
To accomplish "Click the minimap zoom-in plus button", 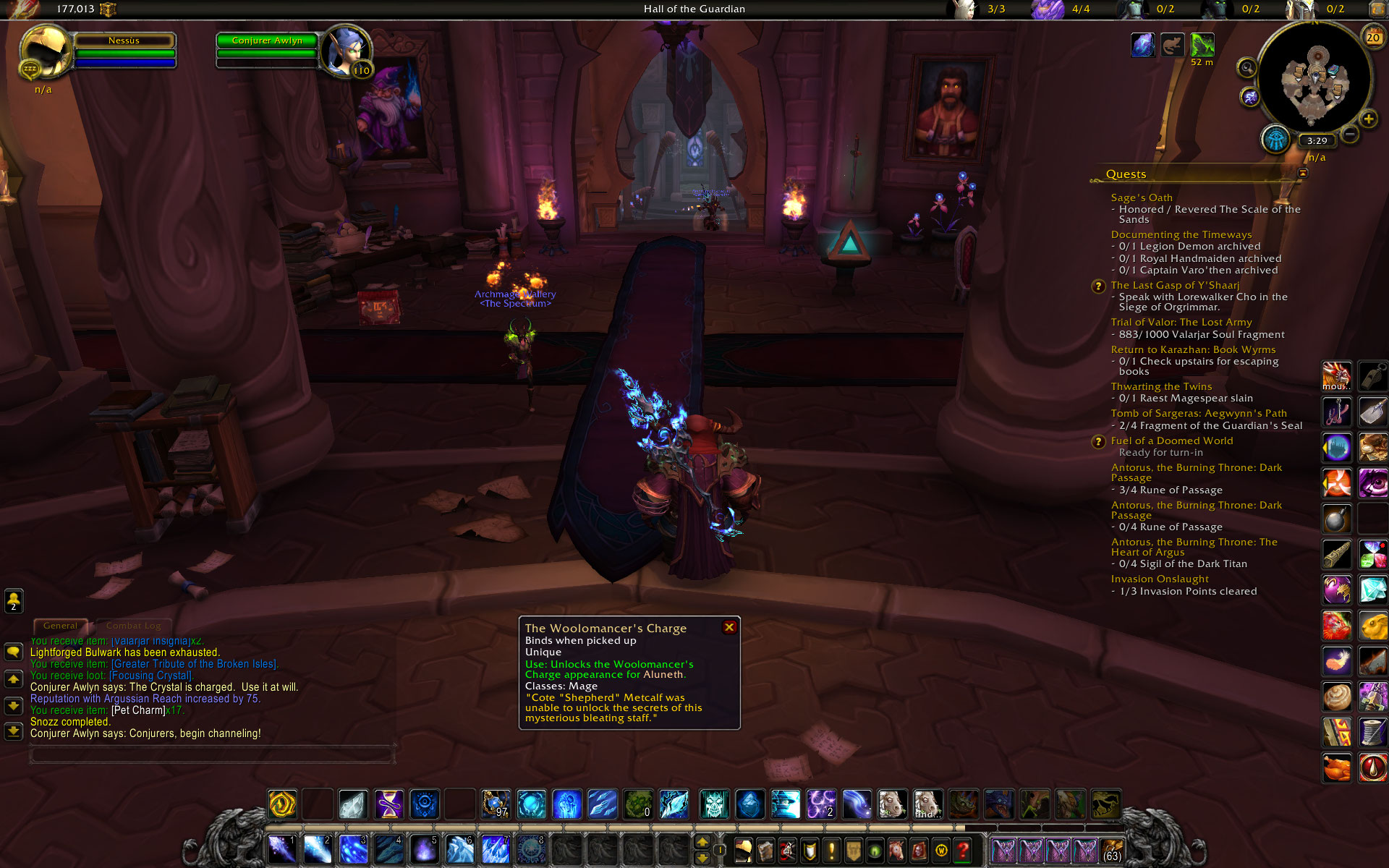I will (1368, 119).
